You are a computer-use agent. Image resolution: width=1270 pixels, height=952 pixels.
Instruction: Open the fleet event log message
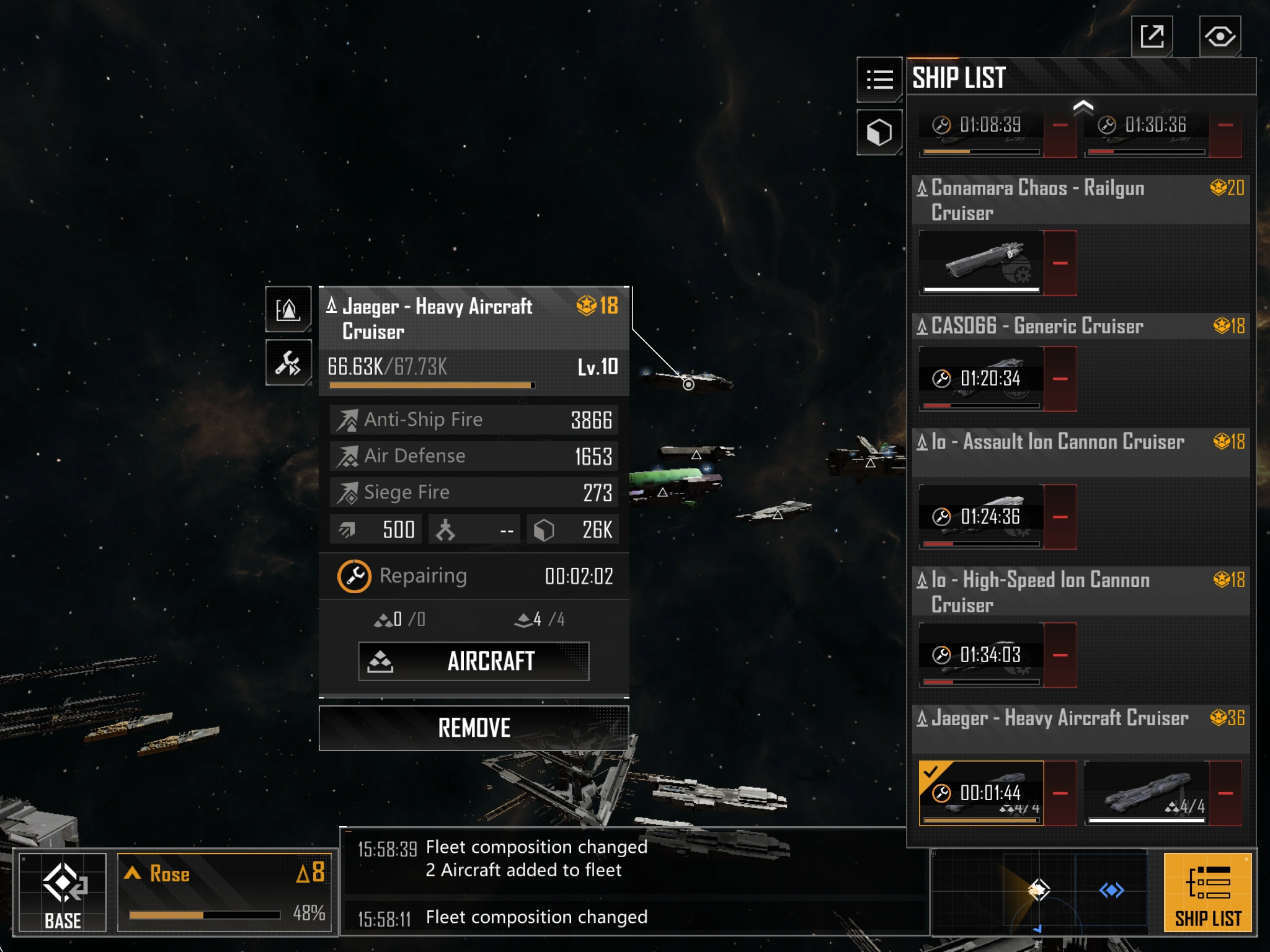tap(633, 858)
